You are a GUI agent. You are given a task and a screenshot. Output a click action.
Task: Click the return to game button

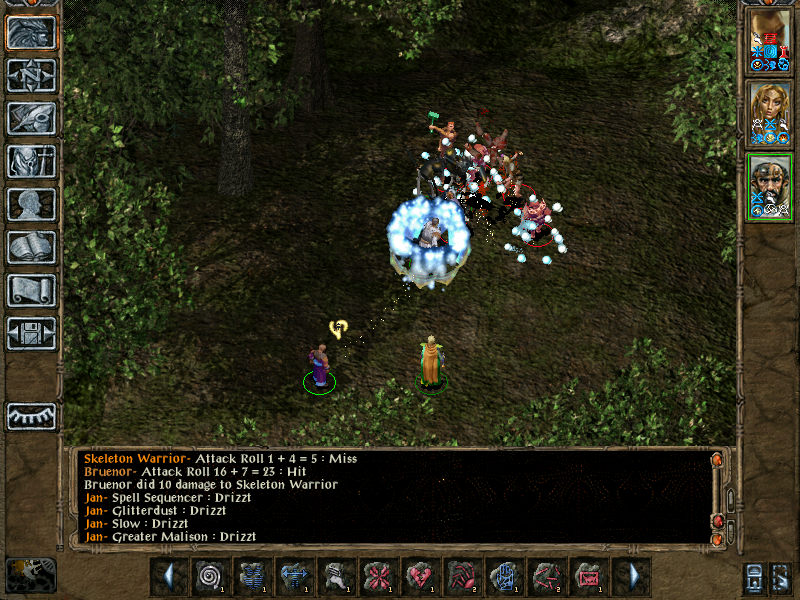point(31,33)
